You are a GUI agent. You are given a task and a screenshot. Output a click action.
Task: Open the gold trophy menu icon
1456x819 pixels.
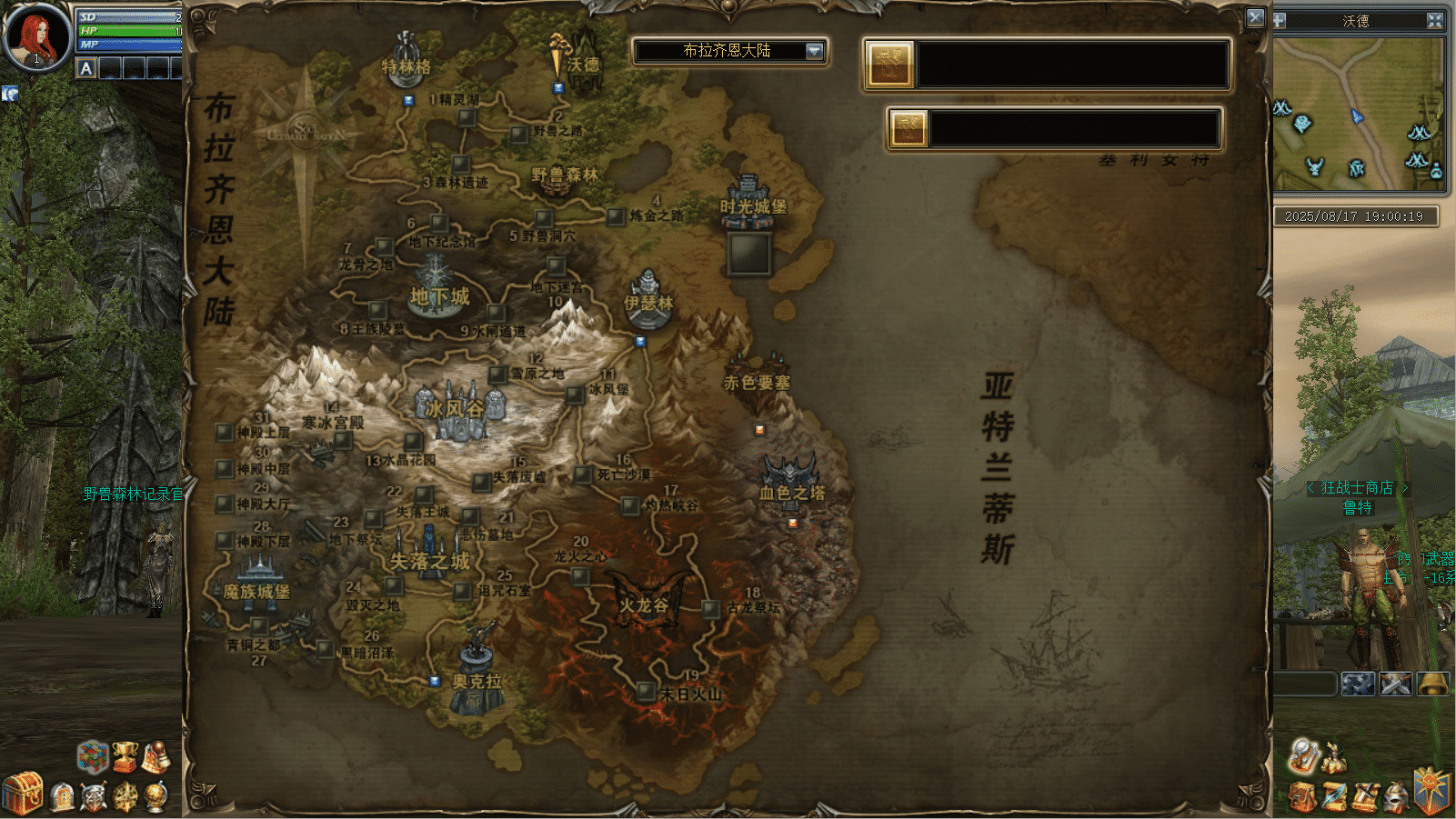tap(124, 757)
